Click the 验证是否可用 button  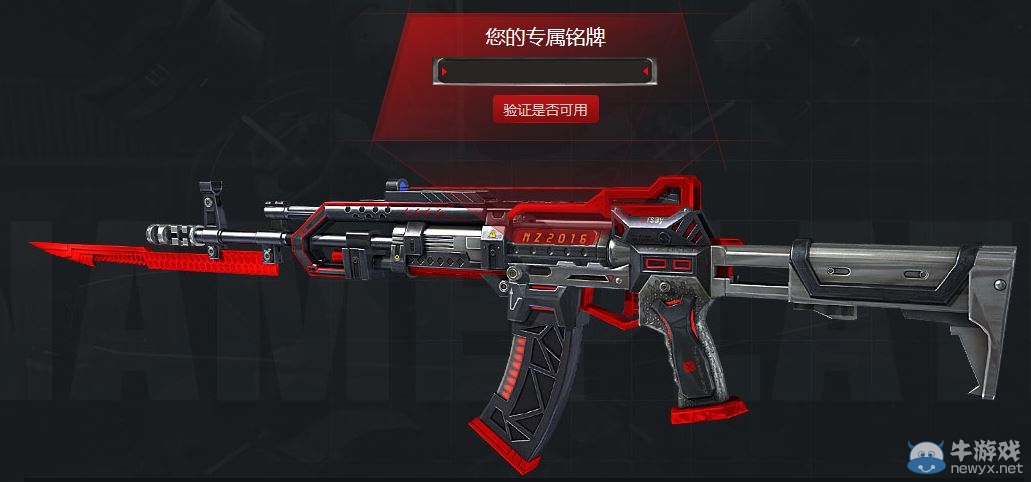pos(545,110)
